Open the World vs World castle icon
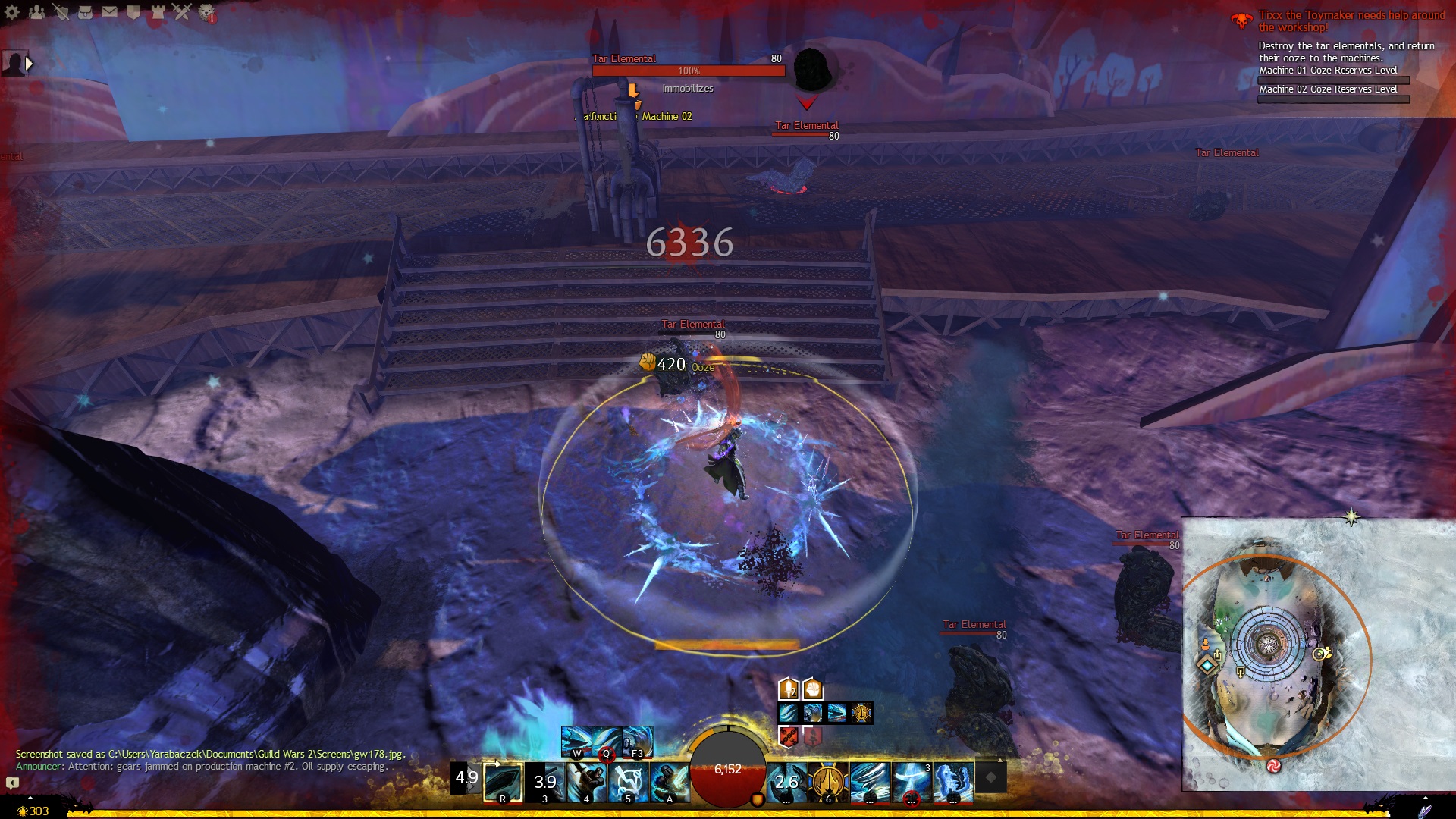This screenshot has width=1456, height=819. point(158,12)
